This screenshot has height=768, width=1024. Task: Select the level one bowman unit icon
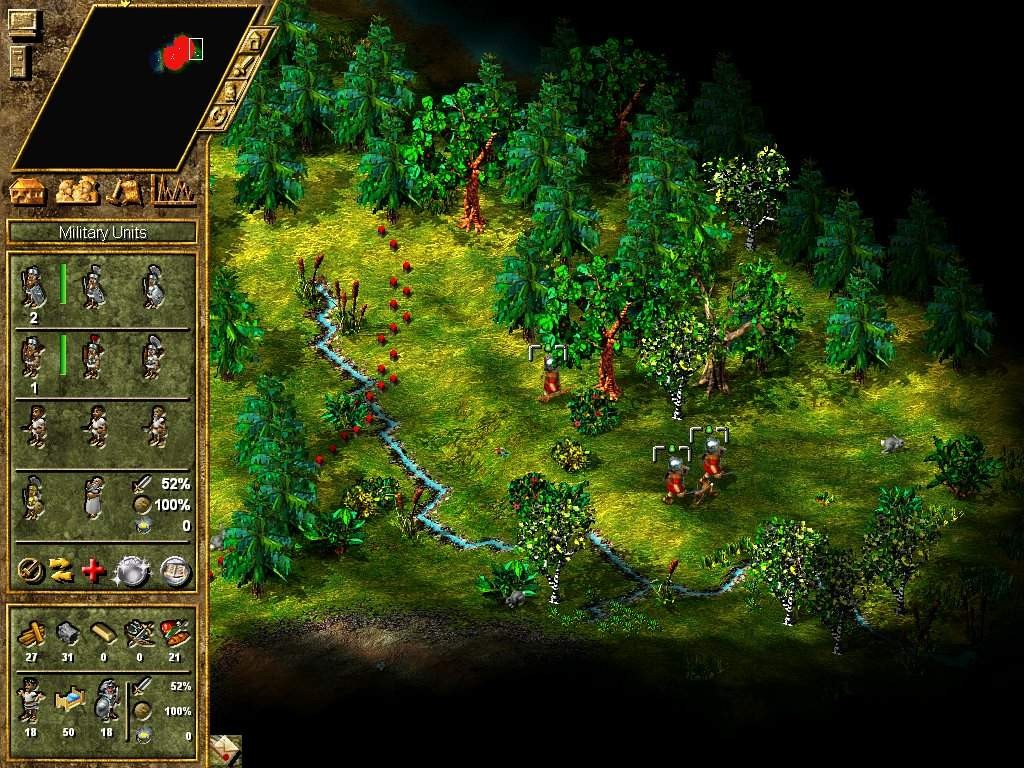[x=34, y=357]
